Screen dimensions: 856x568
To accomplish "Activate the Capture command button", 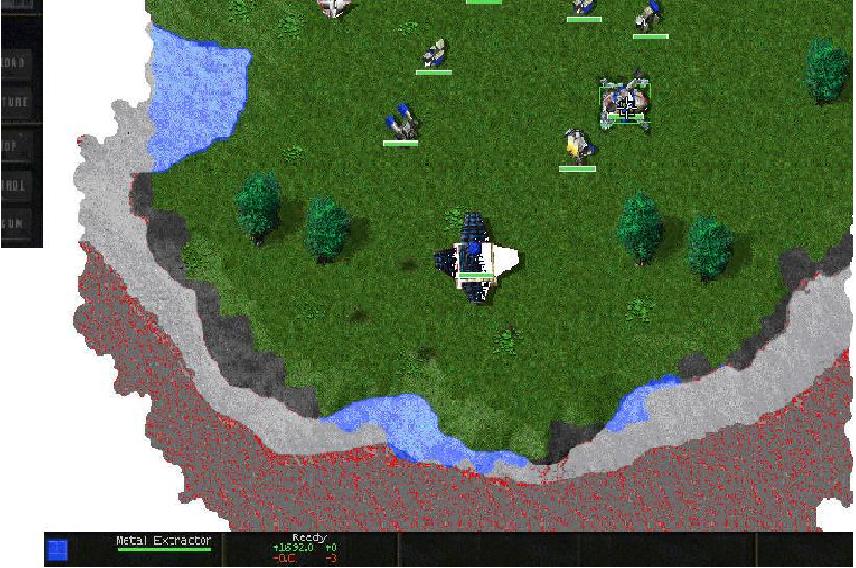I will click(17, 102).
